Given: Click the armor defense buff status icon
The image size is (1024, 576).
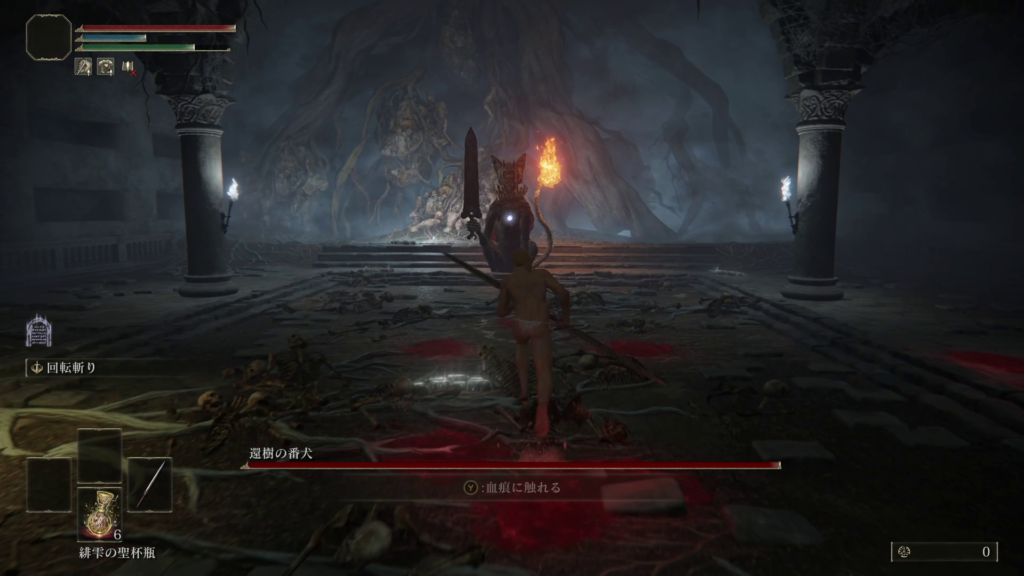Looking at the screenshot, I should coord(105,67).
